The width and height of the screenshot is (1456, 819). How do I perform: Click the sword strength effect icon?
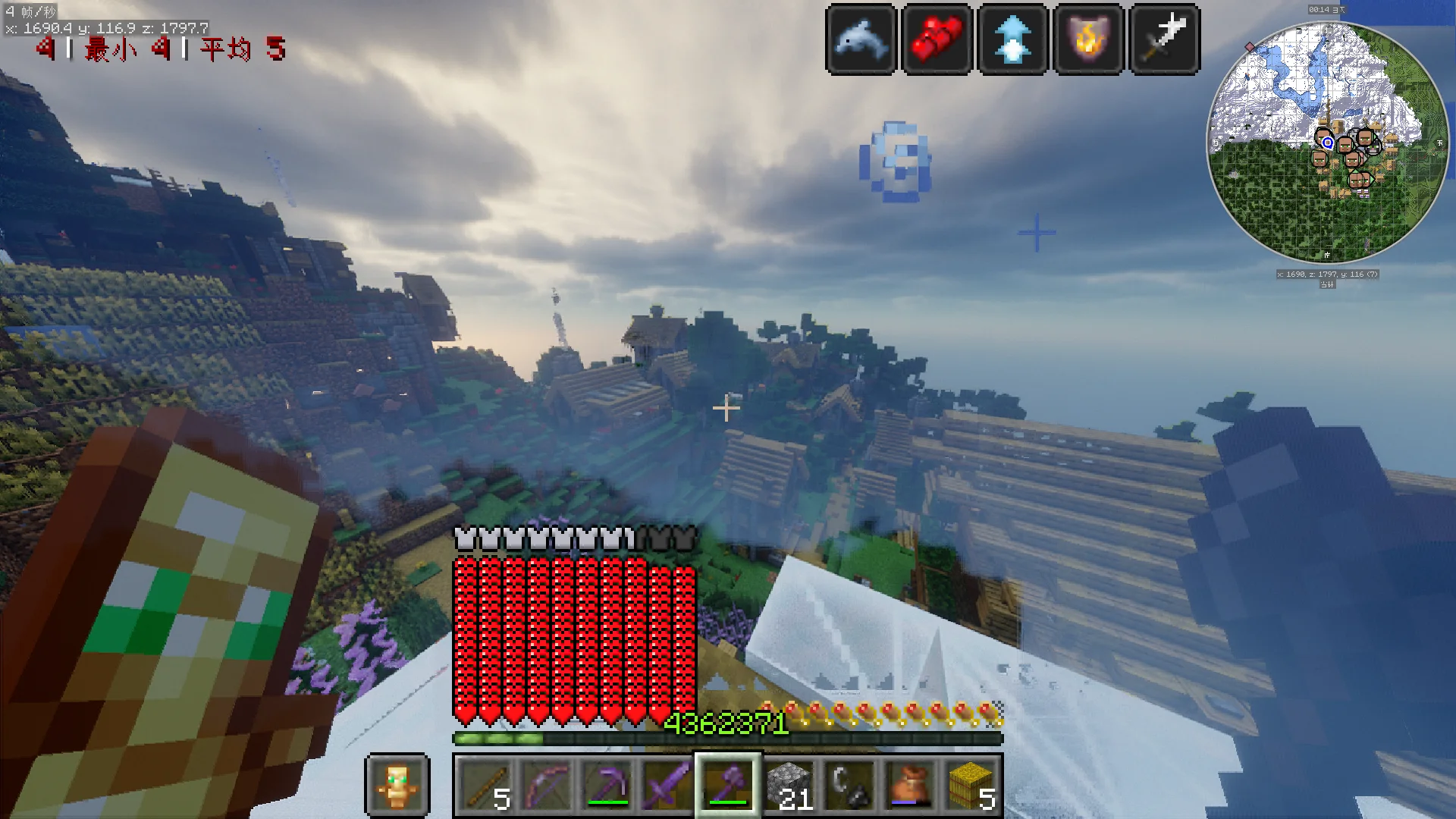(1165, 39)
